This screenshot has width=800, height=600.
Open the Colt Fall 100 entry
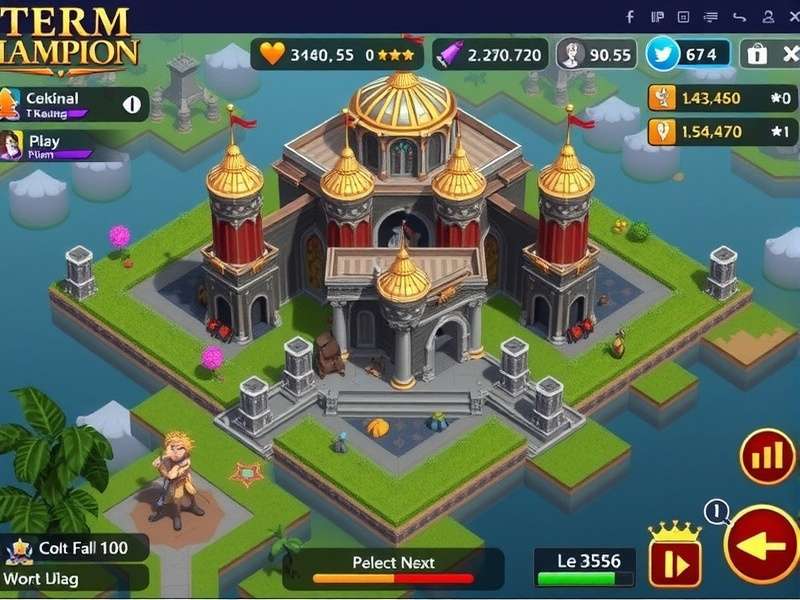(x=75, y=548)
